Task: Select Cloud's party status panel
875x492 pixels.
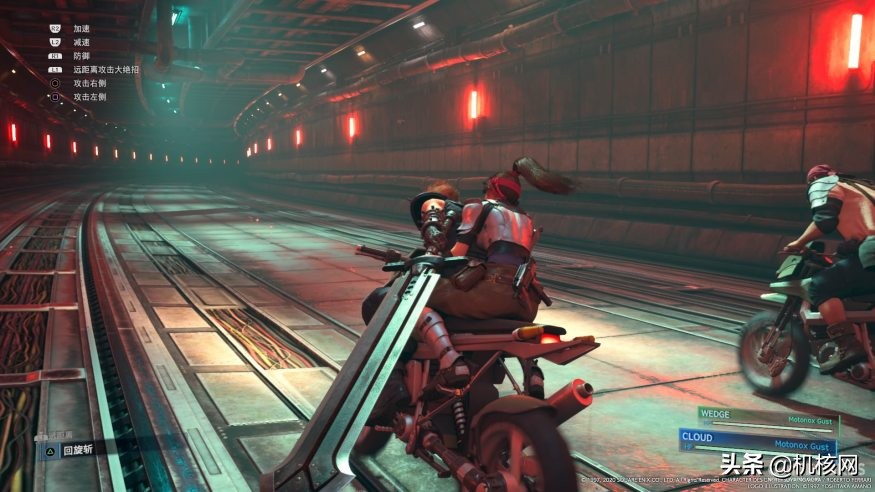Action: pos(757,440)
